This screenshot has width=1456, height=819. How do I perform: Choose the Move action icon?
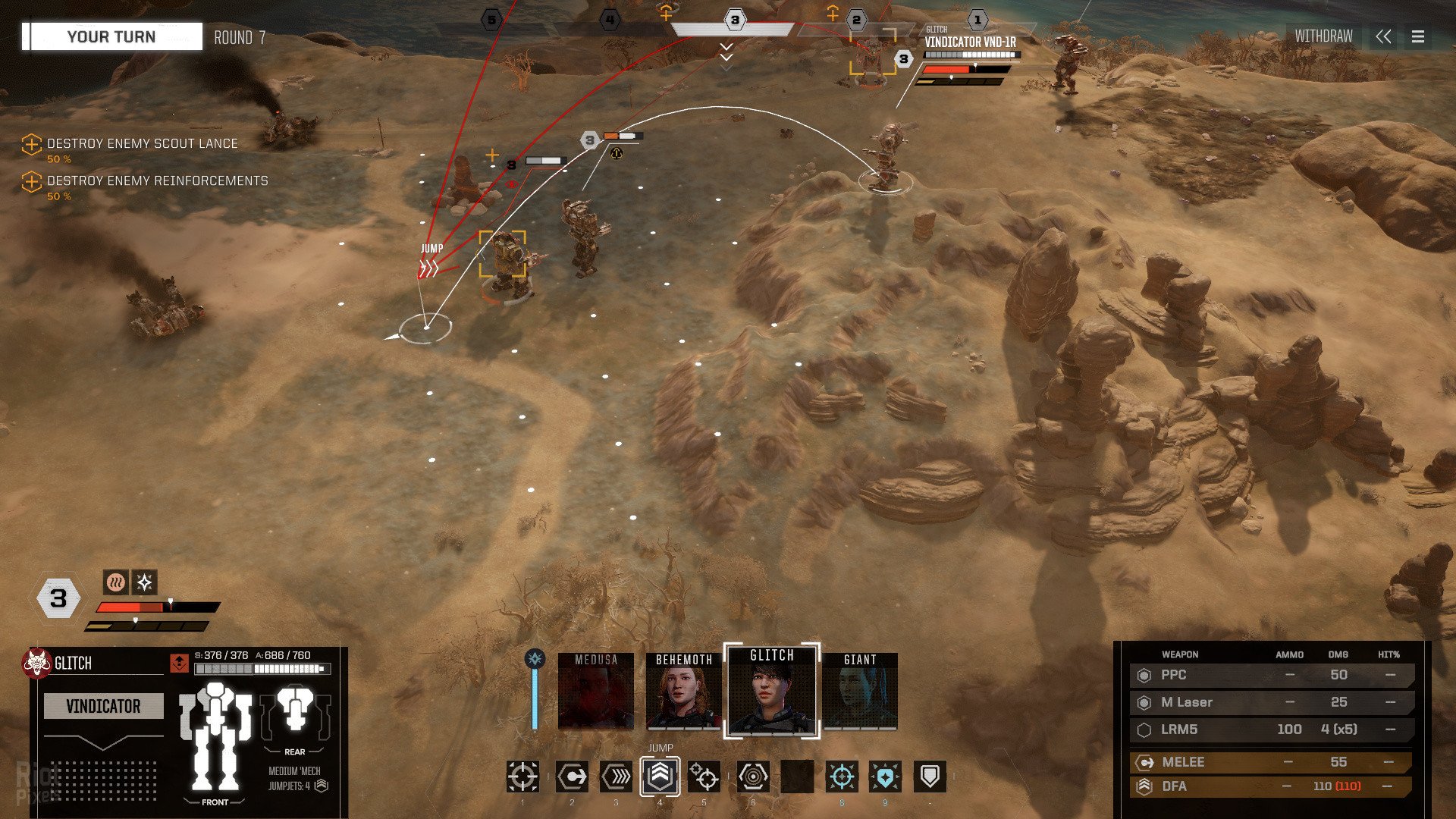click(572, 777)
